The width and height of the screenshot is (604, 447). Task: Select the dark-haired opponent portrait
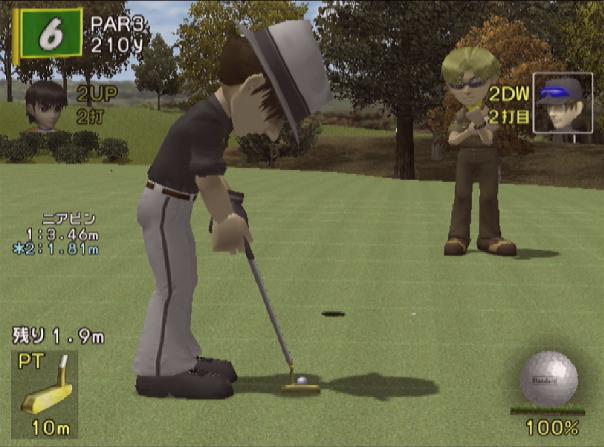click(x=44, y=105)
